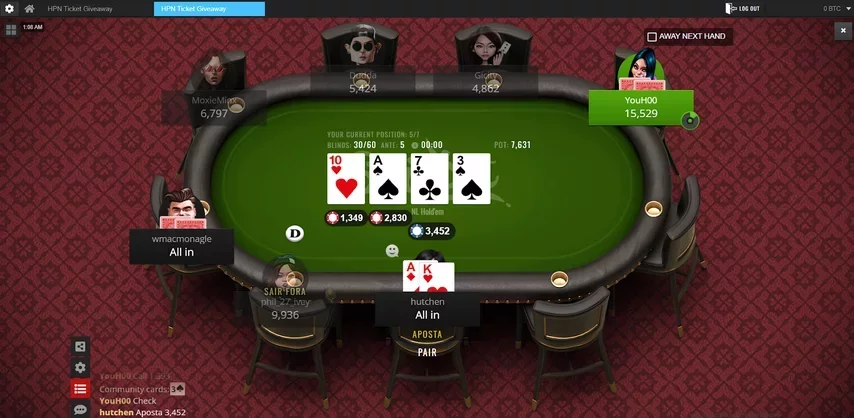Open the smiley emoji picker on the table
Screen dimensions: 854x418
coord(392,250)
